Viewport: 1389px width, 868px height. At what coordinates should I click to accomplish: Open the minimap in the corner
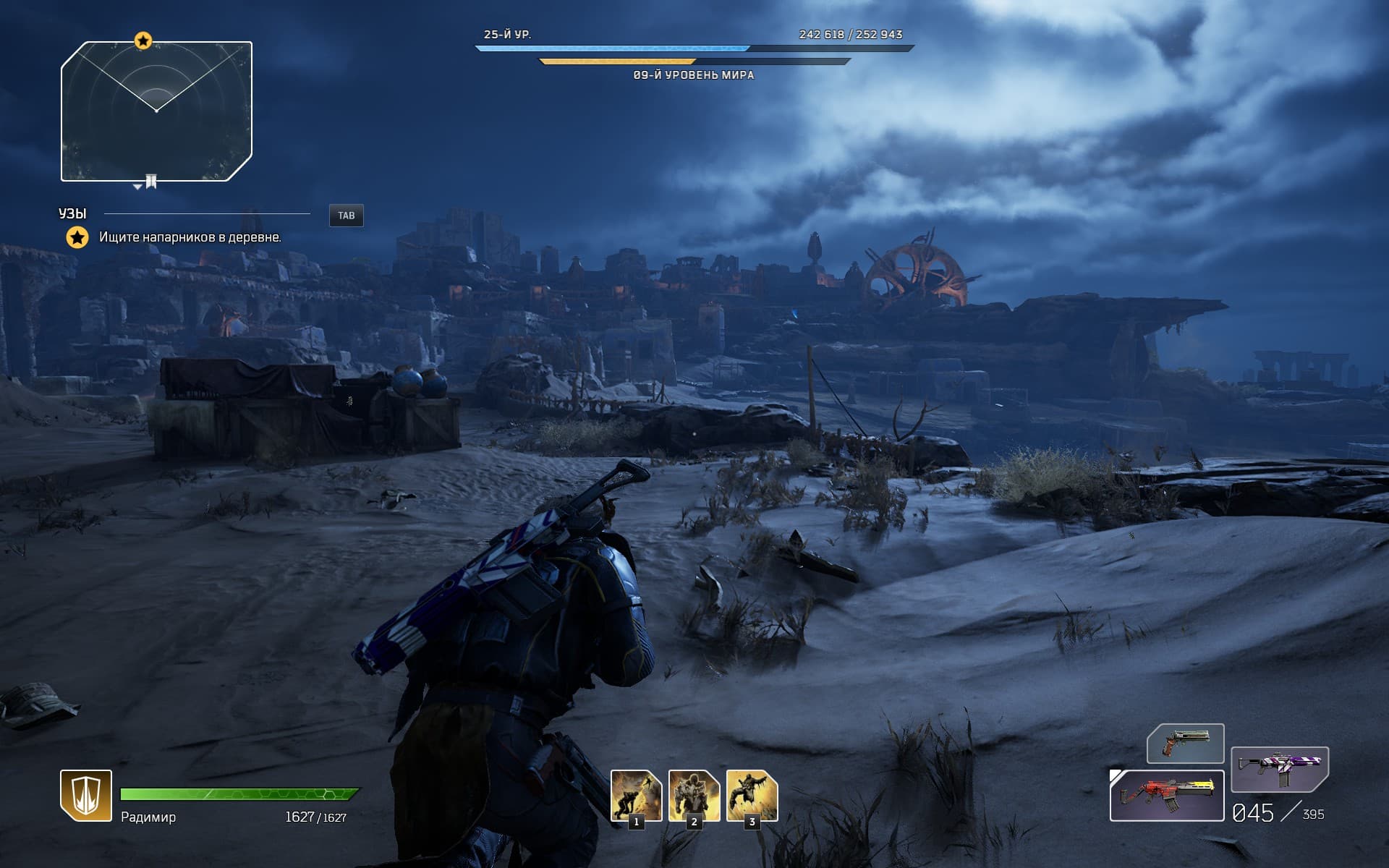(x=156, y=111)
